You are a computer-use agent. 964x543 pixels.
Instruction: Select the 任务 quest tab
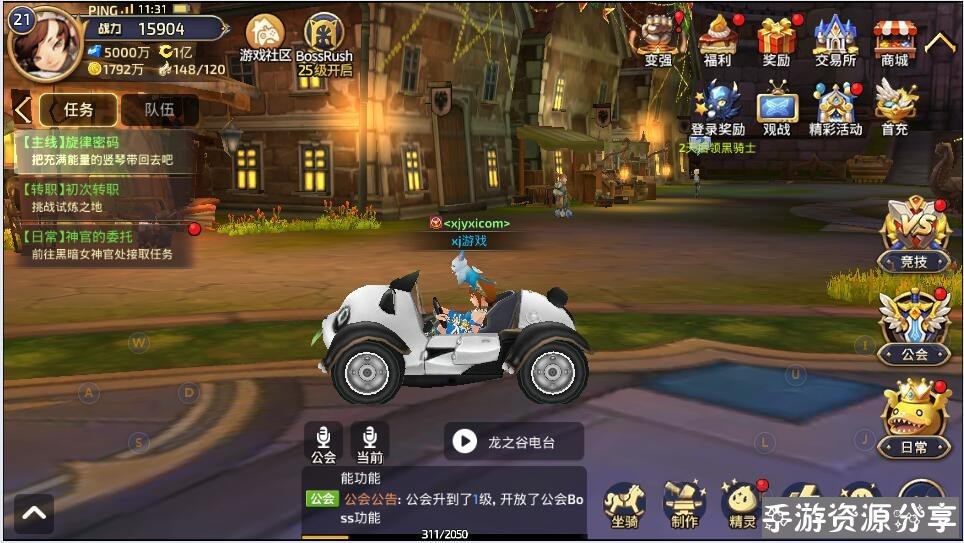[x=78, y=110]
